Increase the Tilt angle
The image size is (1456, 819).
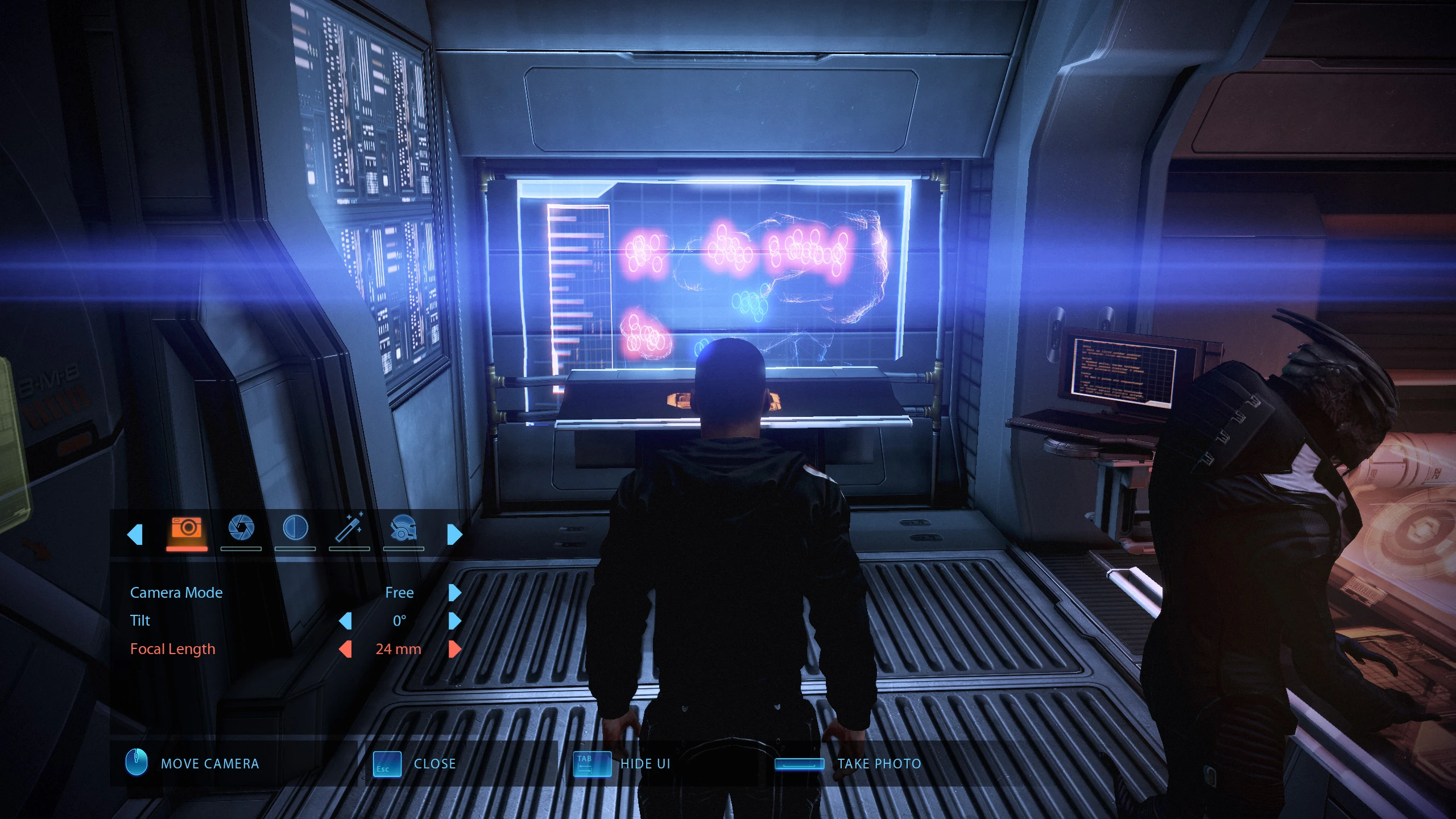click(454, 621)
